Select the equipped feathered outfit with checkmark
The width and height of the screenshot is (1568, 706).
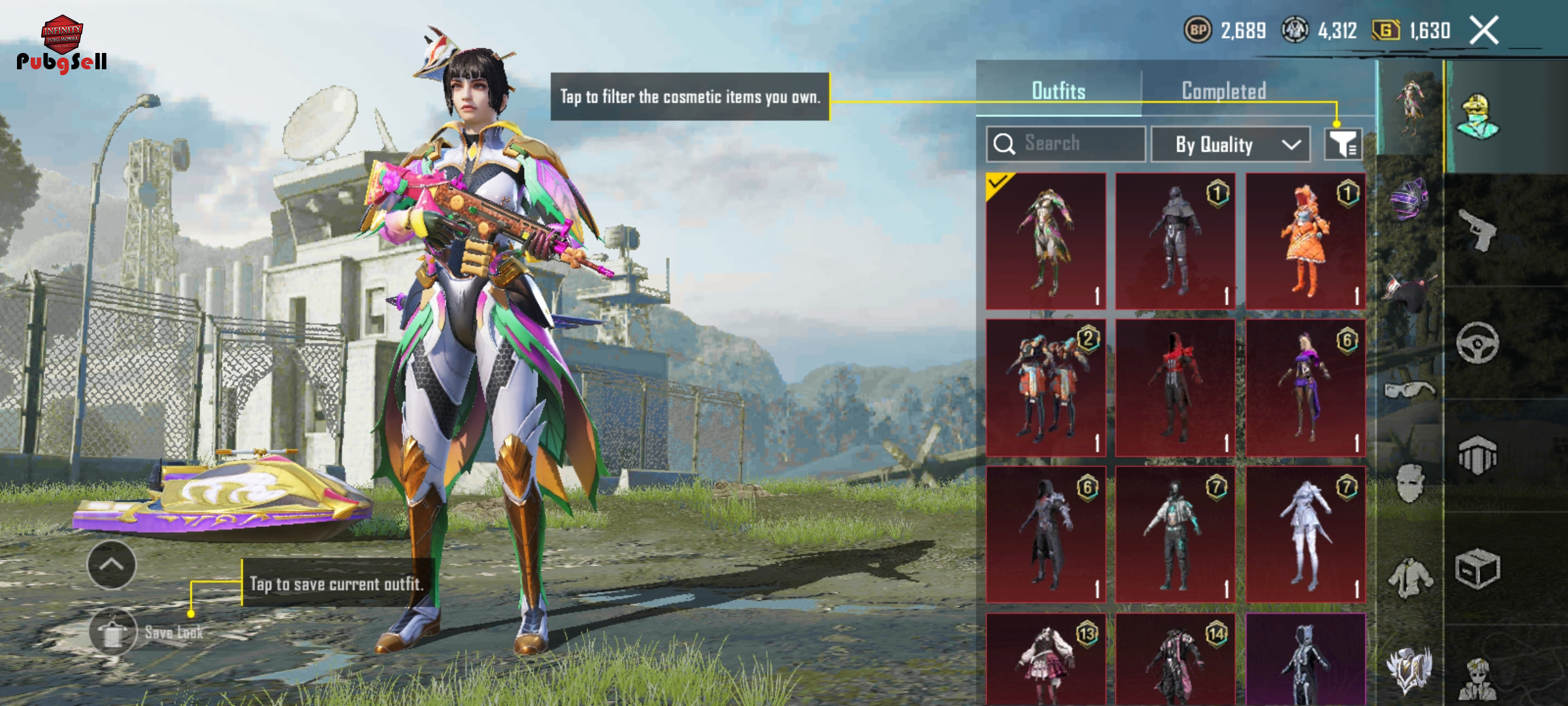coord(1045,241)
